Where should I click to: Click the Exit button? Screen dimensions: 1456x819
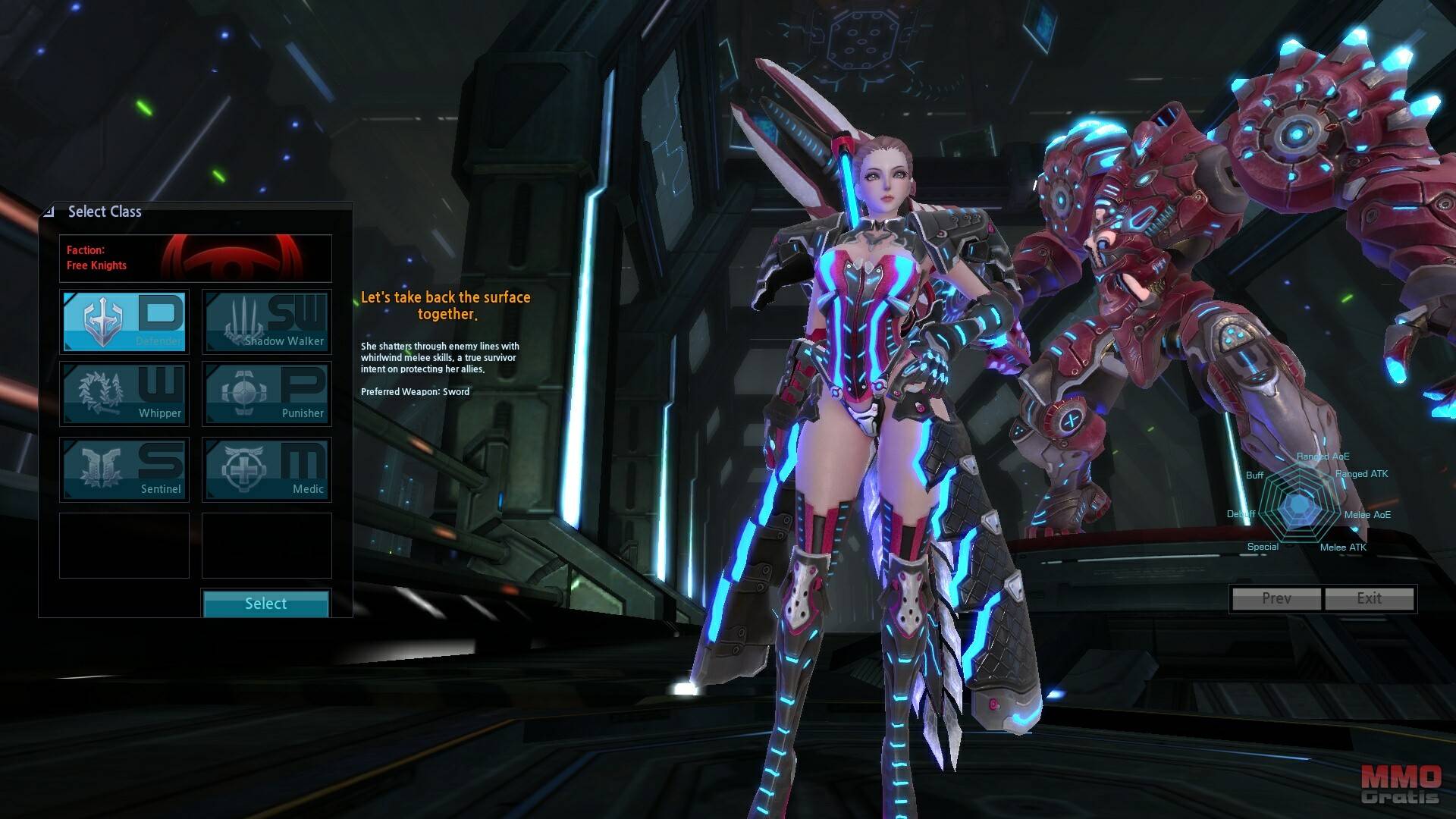(x=1369, y=598)
